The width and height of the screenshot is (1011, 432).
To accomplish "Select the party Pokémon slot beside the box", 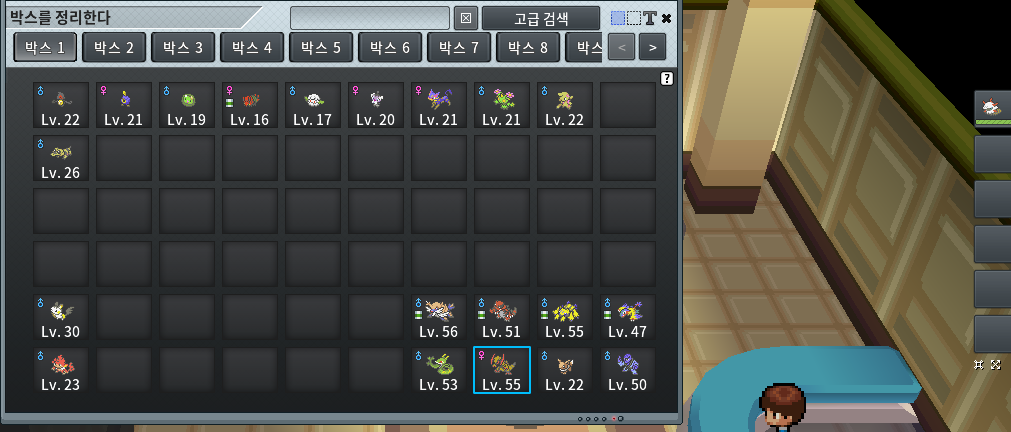I will [x=991, y=107].
